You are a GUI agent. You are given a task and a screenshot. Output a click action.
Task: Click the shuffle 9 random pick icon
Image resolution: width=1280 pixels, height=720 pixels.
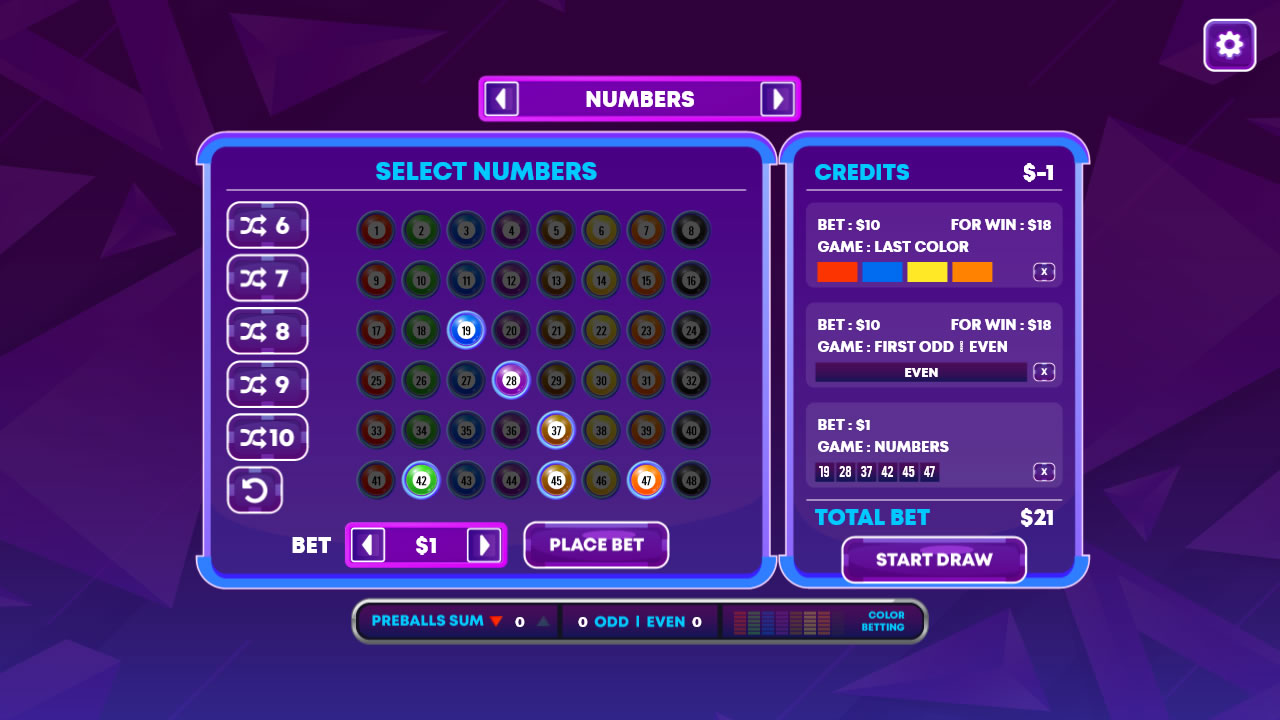(x=267, y=384)
